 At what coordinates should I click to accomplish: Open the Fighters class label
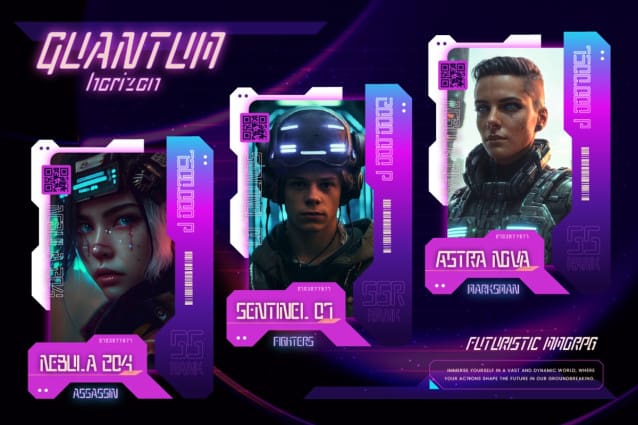(292, 341)
